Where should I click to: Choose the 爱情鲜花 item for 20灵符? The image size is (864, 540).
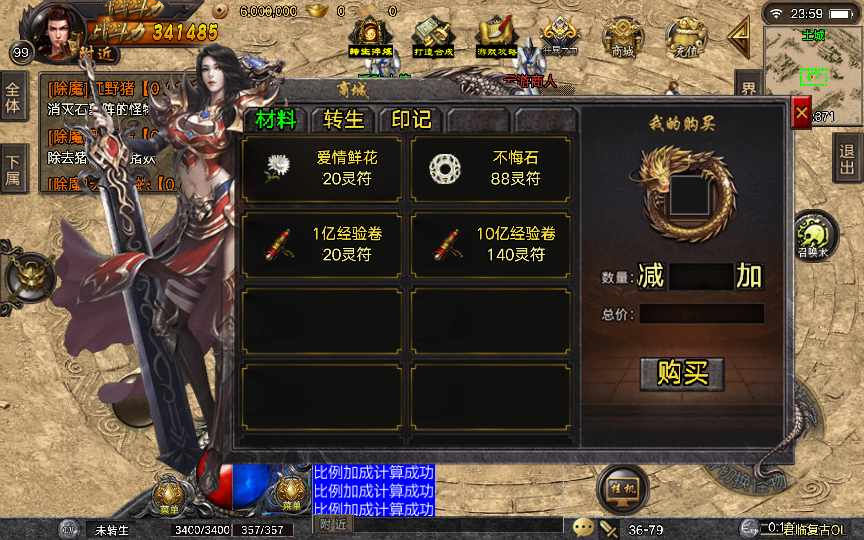coord(322,168)
